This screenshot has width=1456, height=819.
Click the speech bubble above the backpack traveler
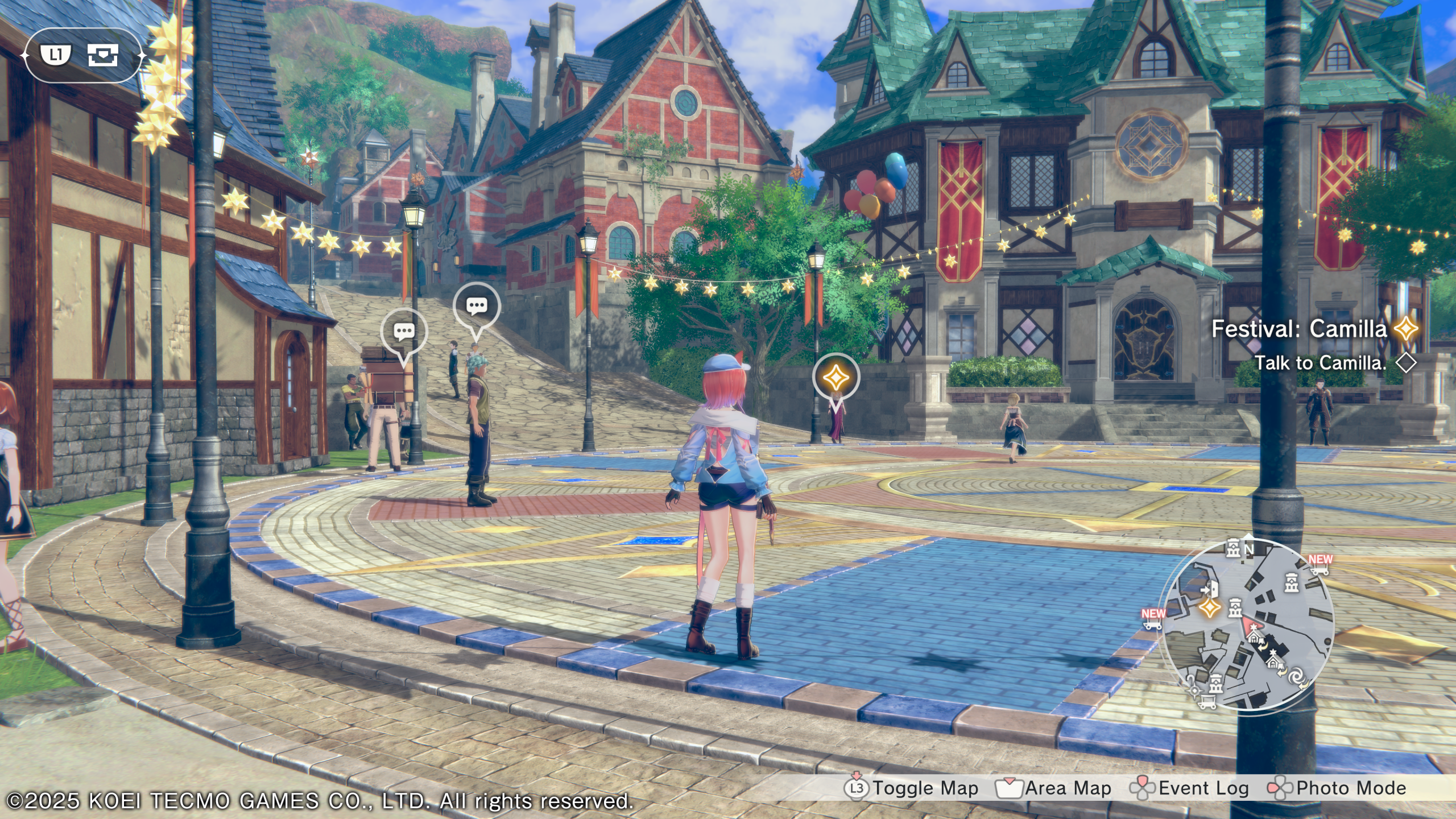(404, 332)
